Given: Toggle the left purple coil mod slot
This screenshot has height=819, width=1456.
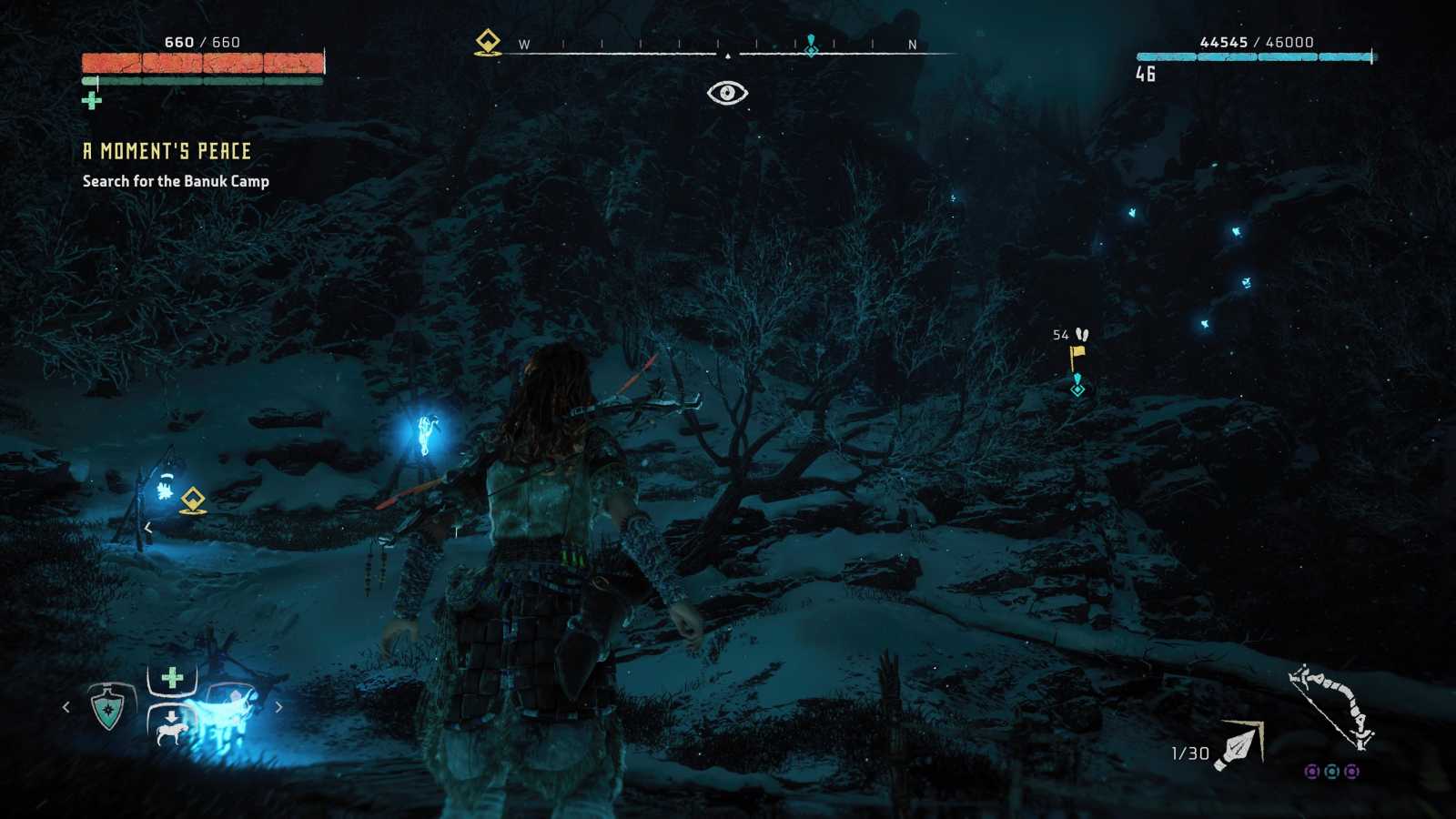Looking at the screenshot, I should coord(1313,772).
